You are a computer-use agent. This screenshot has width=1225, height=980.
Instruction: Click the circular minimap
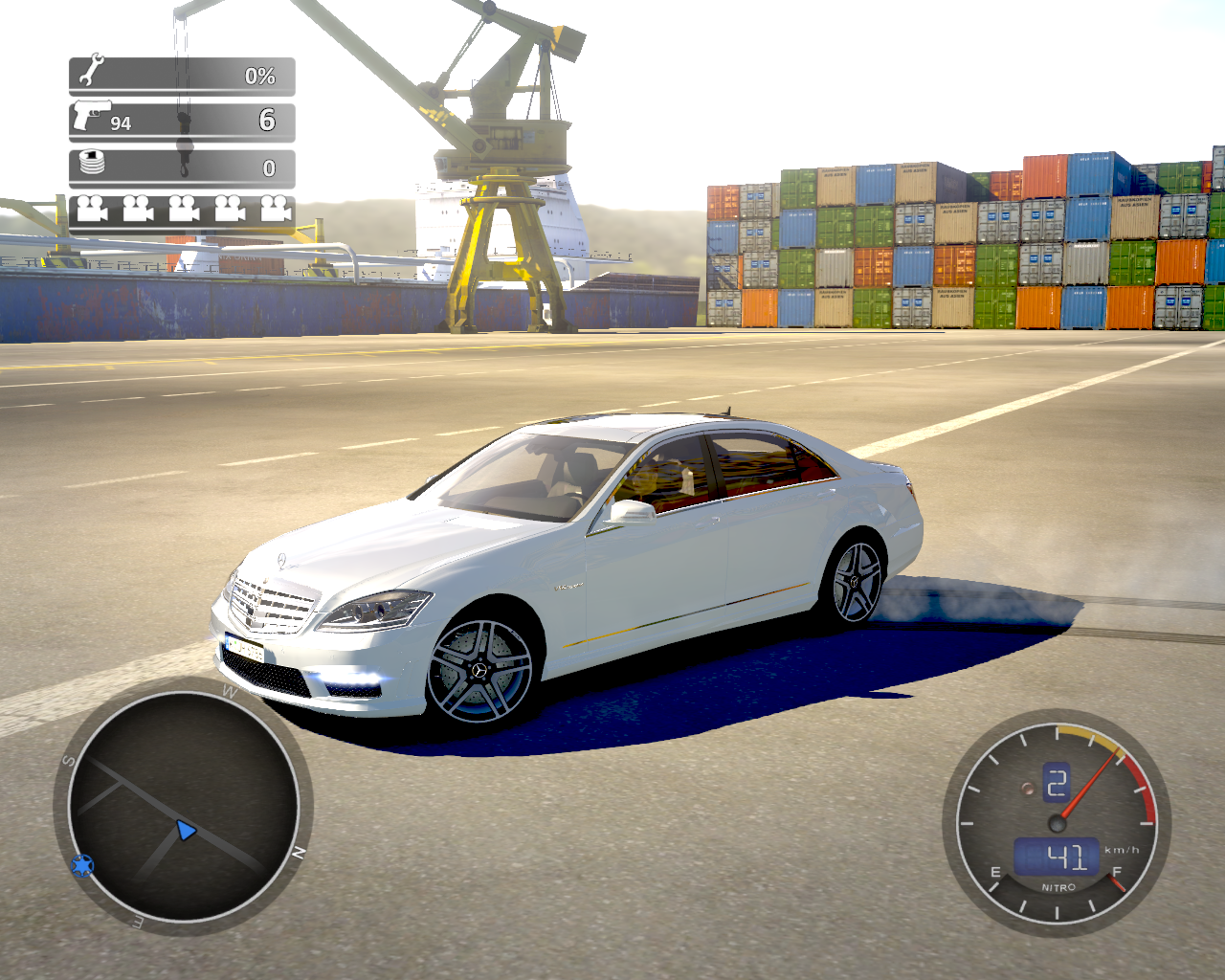point(183,806)
